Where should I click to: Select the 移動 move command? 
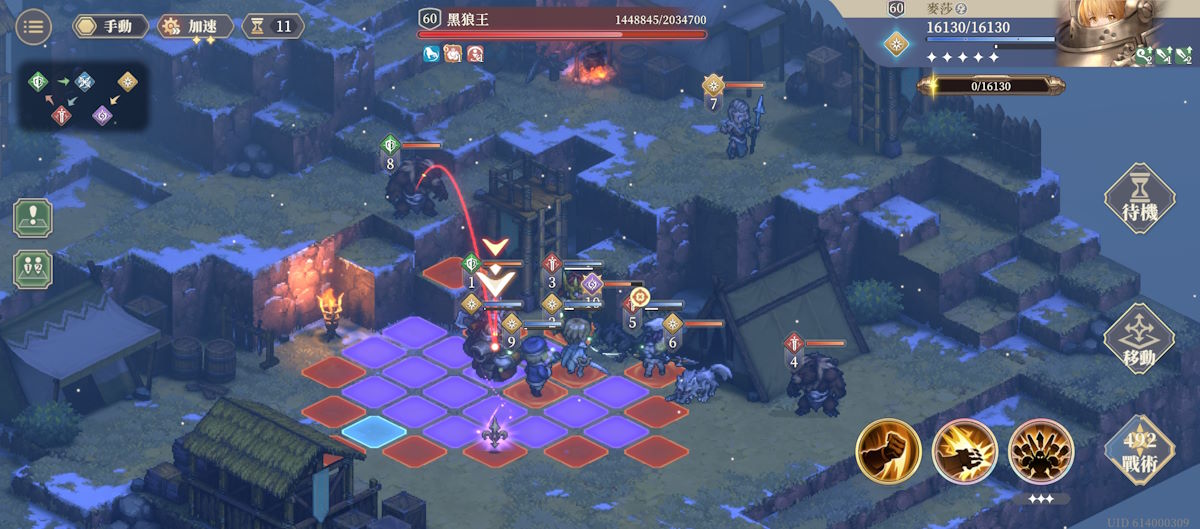(1138, 340)
